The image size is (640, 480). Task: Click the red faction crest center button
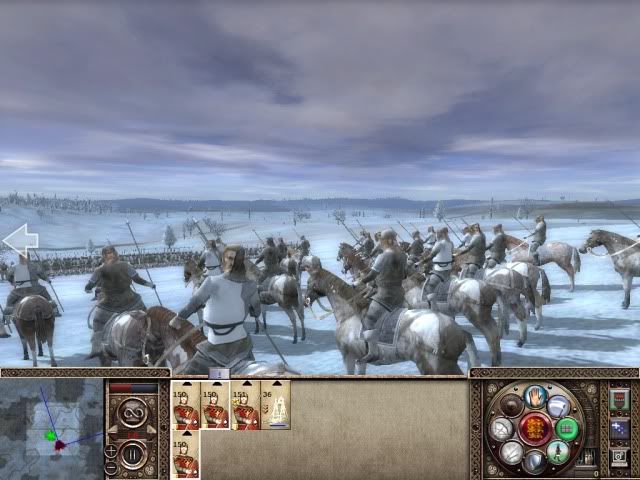click(536, 430)
